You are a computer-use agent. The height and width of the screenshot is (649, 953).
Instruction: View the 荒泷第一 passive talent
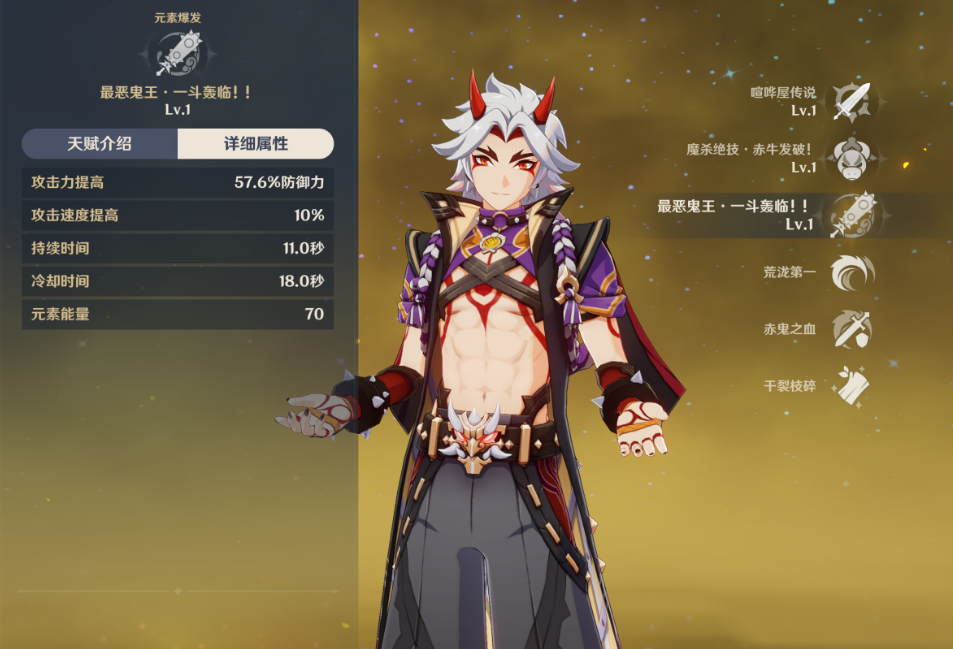pos(851,272)
